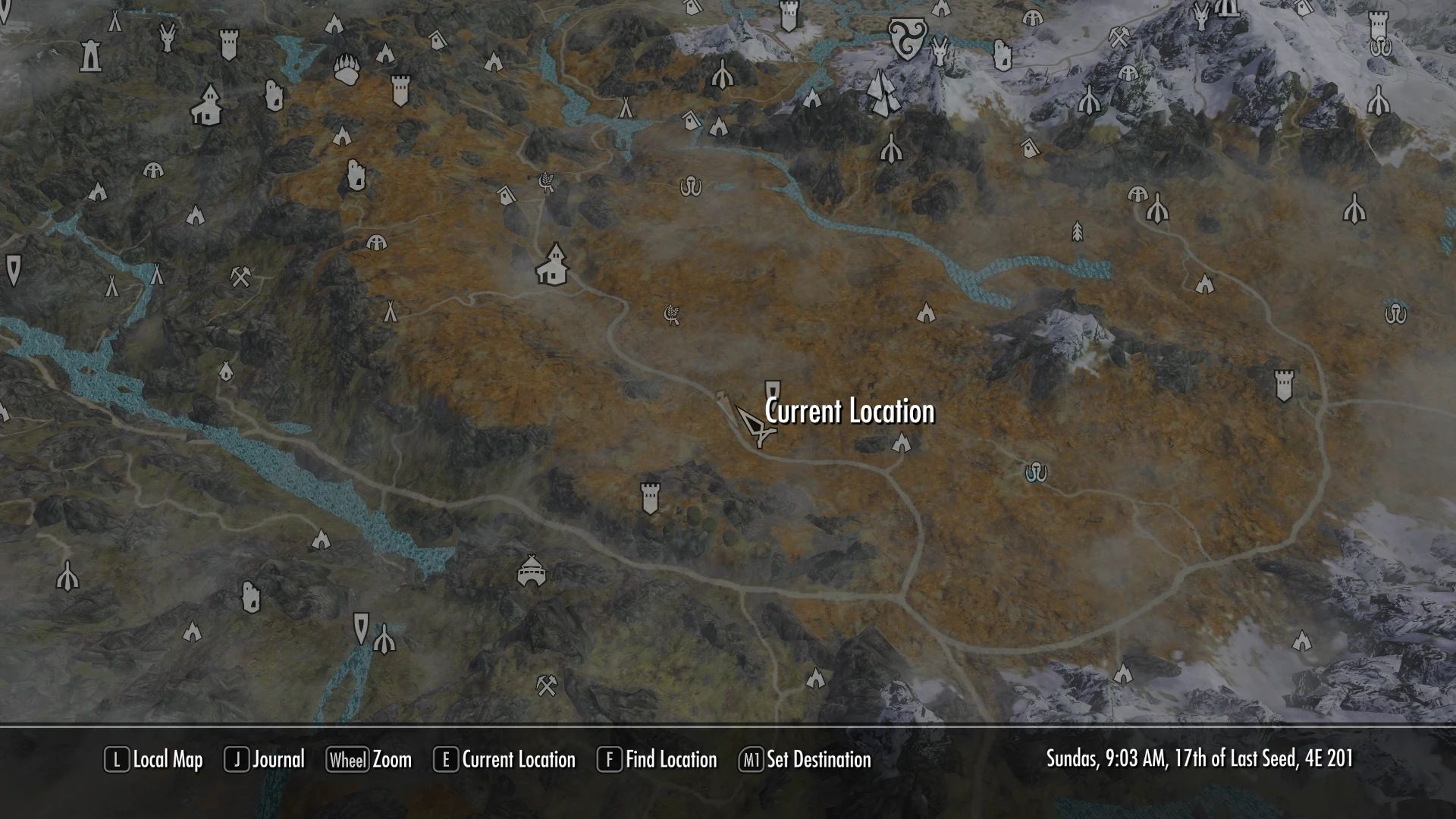Select Current Location button beside Find Location
This screenshot has height=819, width=1456.
(x=504, y=760)
